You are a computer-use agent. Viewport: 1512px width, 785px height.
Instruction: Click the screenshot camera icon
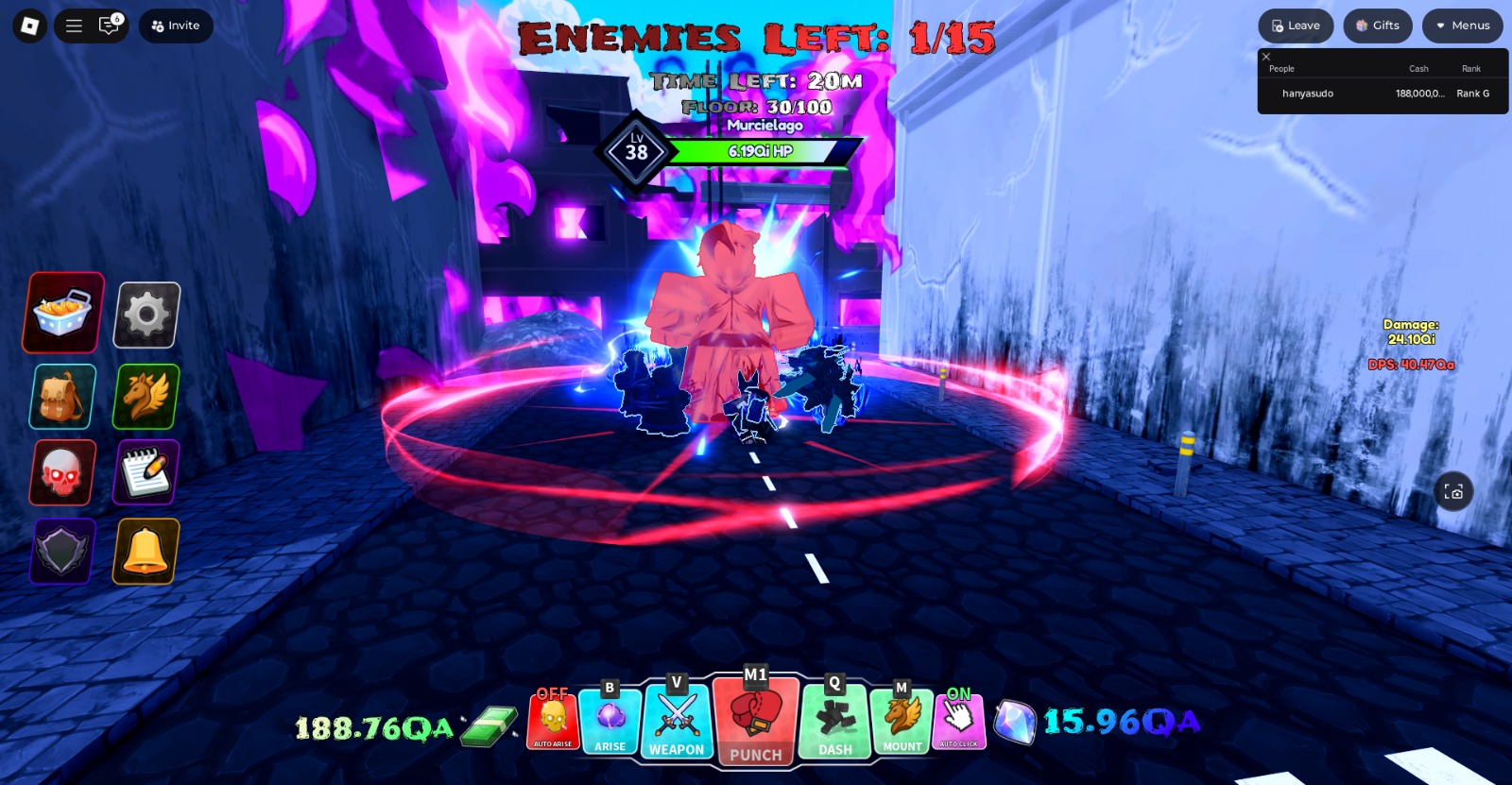tap(1452, 490)
